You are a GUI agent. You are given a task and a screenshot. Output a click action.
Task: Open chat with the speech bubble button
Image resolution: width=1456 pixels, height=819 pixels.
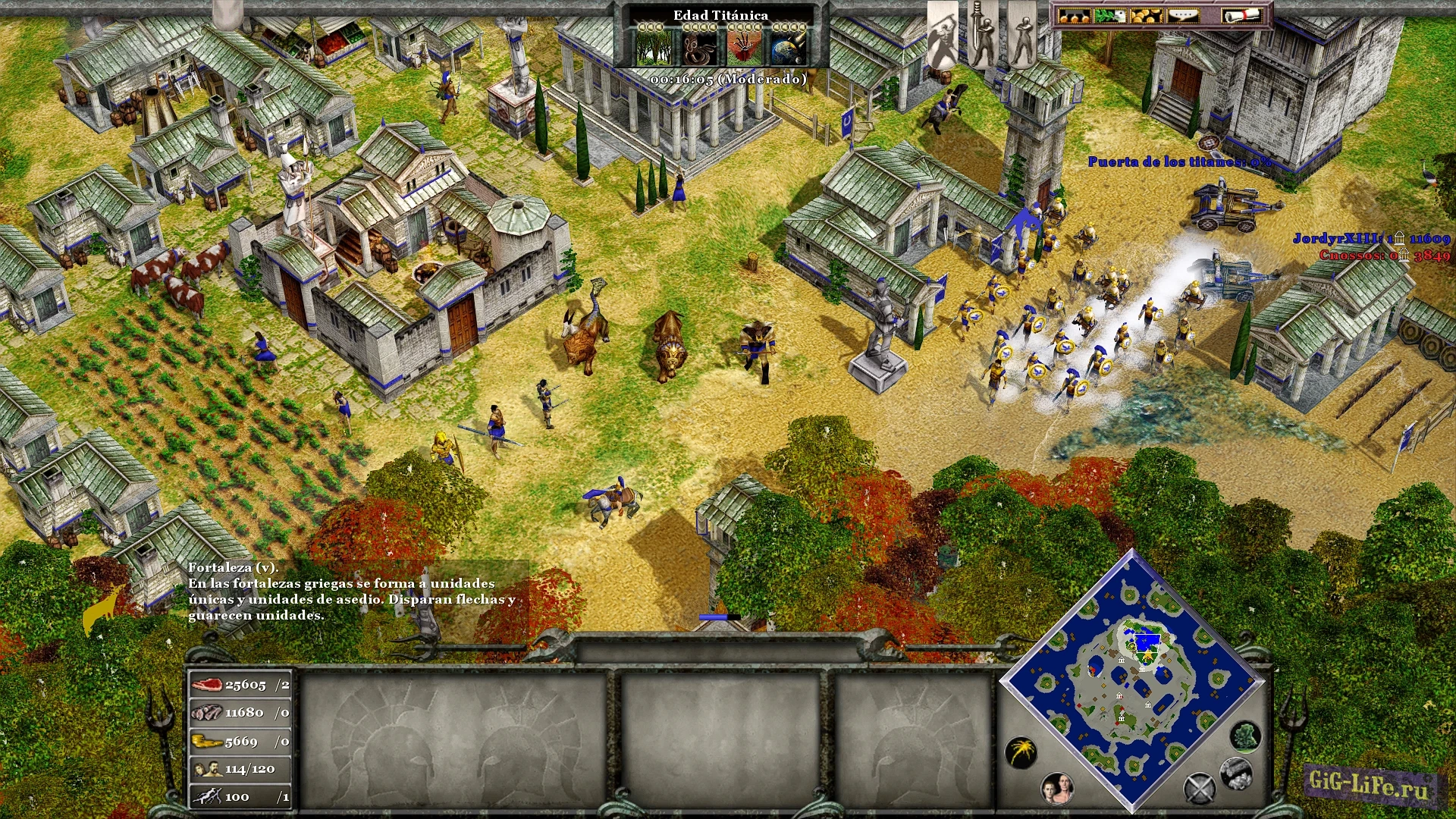[x=1183, y=15]
